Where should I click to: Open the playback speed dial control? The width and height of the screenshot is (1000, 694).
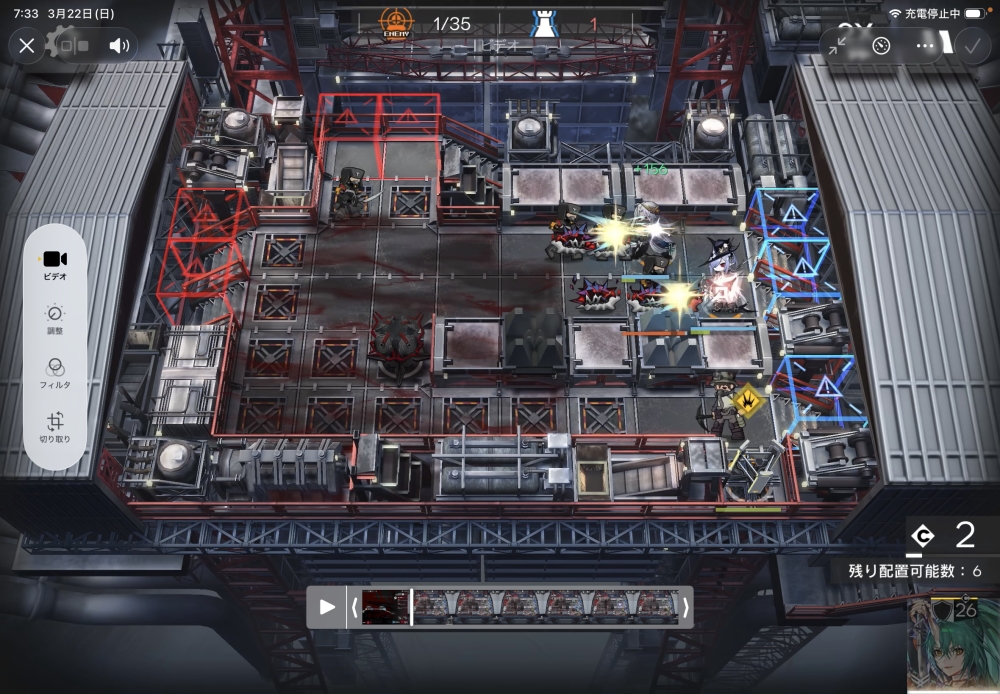pyautogui.click(x=881, y=46)
